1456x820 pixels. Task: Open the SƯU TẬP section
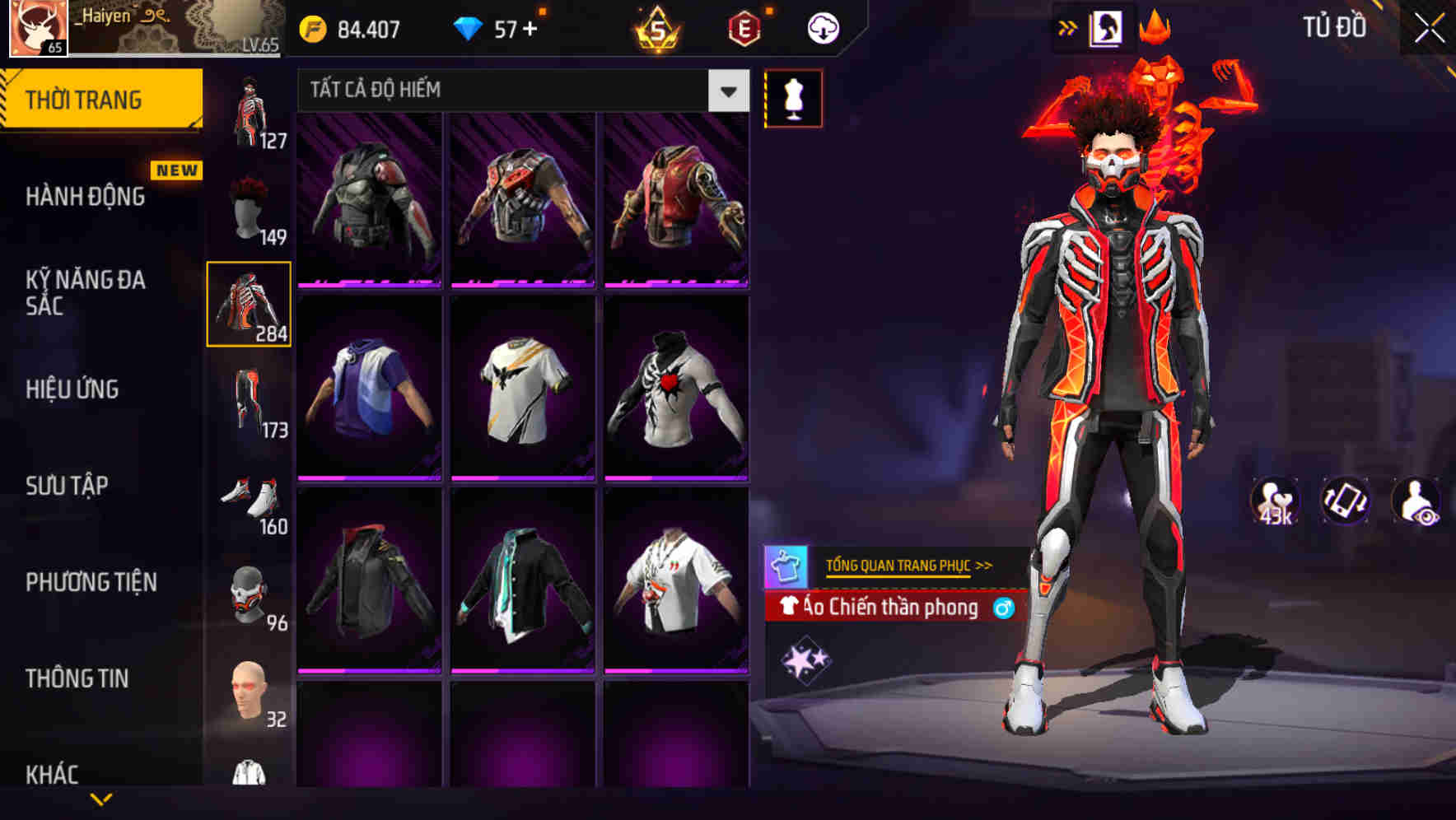[x=68, y=486]
